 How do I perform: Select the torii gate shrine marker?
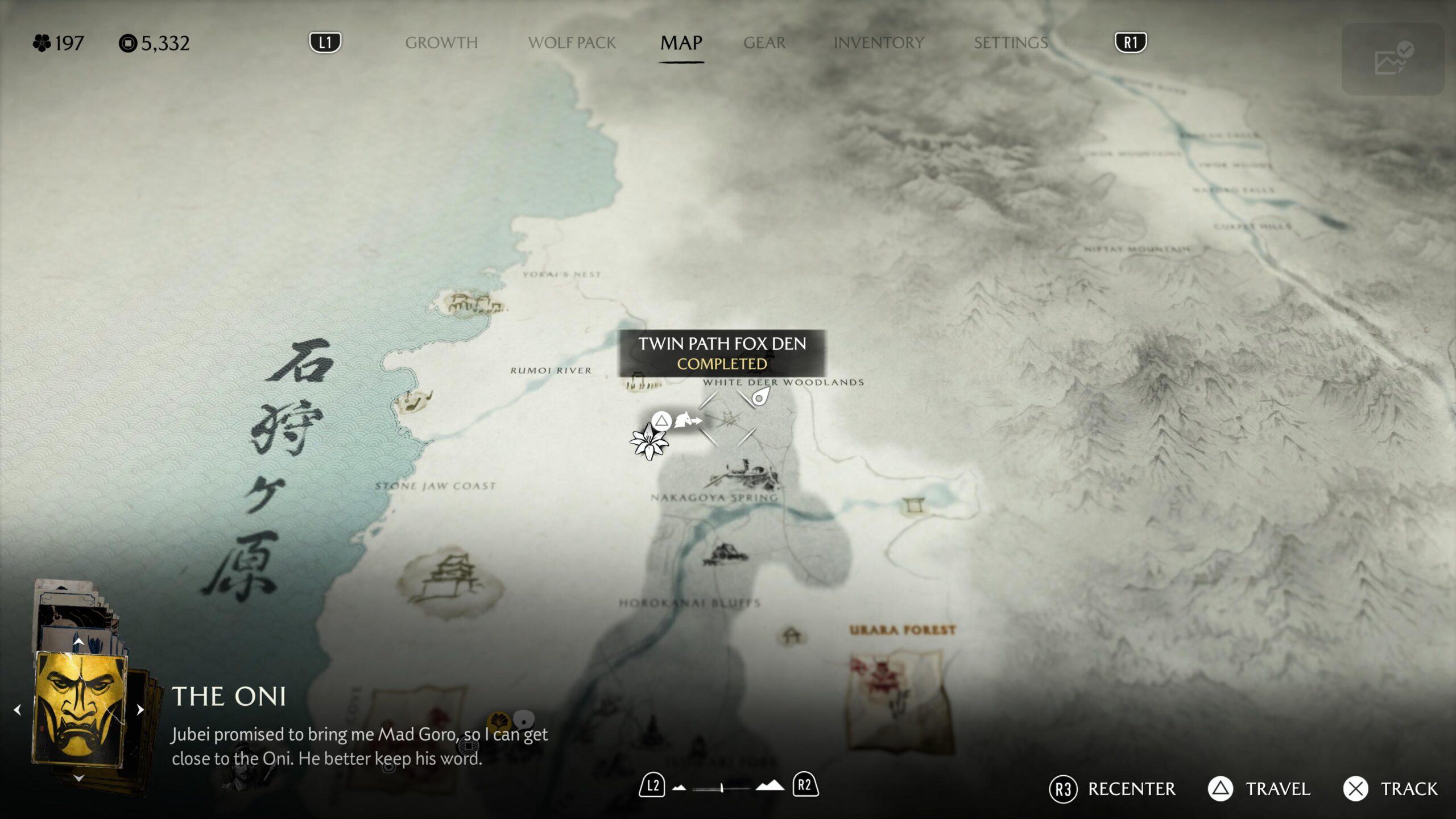pyautogui.click(x=913, y=505)
